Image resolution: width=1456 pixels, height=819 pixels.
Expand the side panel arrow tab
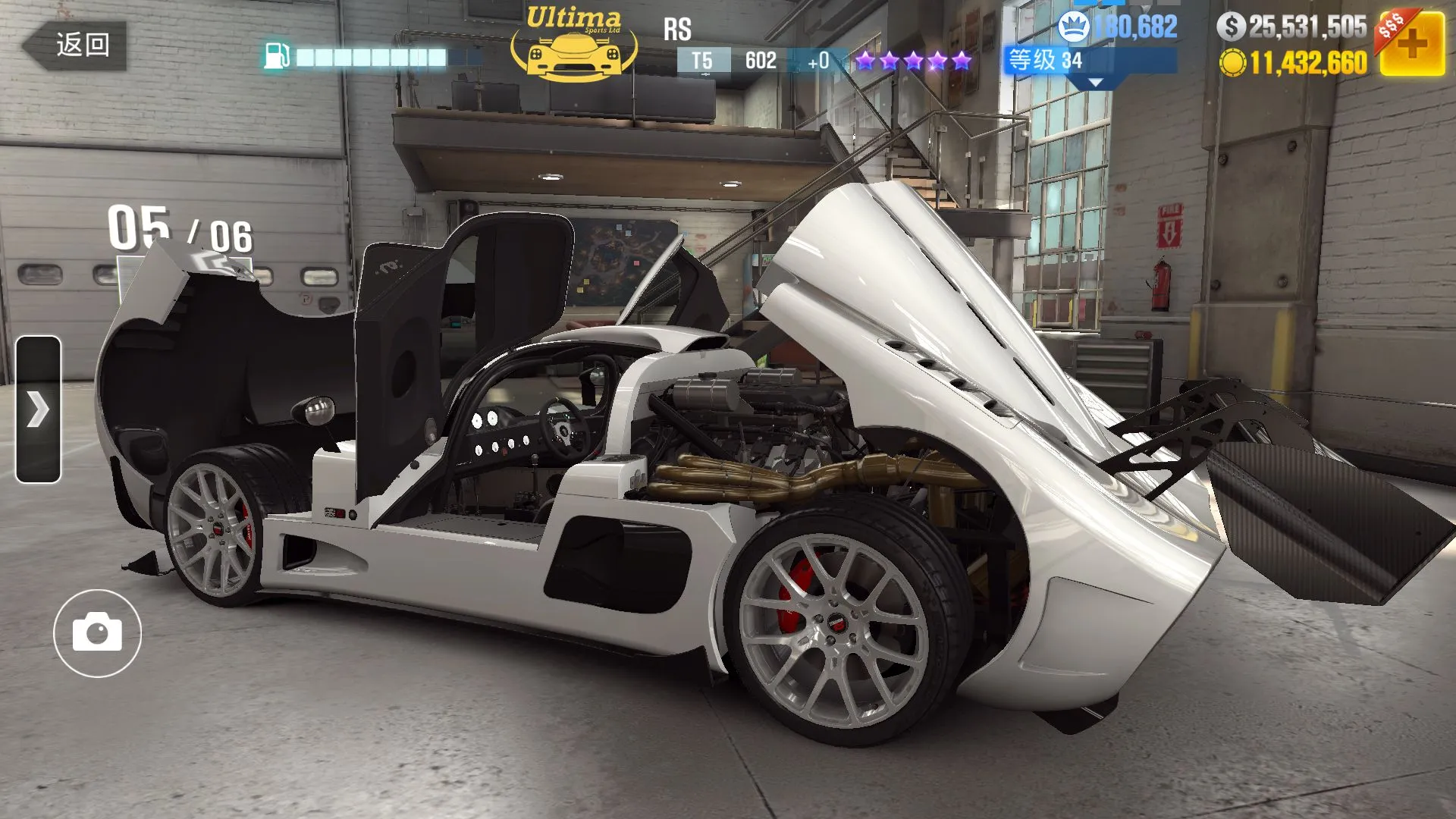[38, 409]
